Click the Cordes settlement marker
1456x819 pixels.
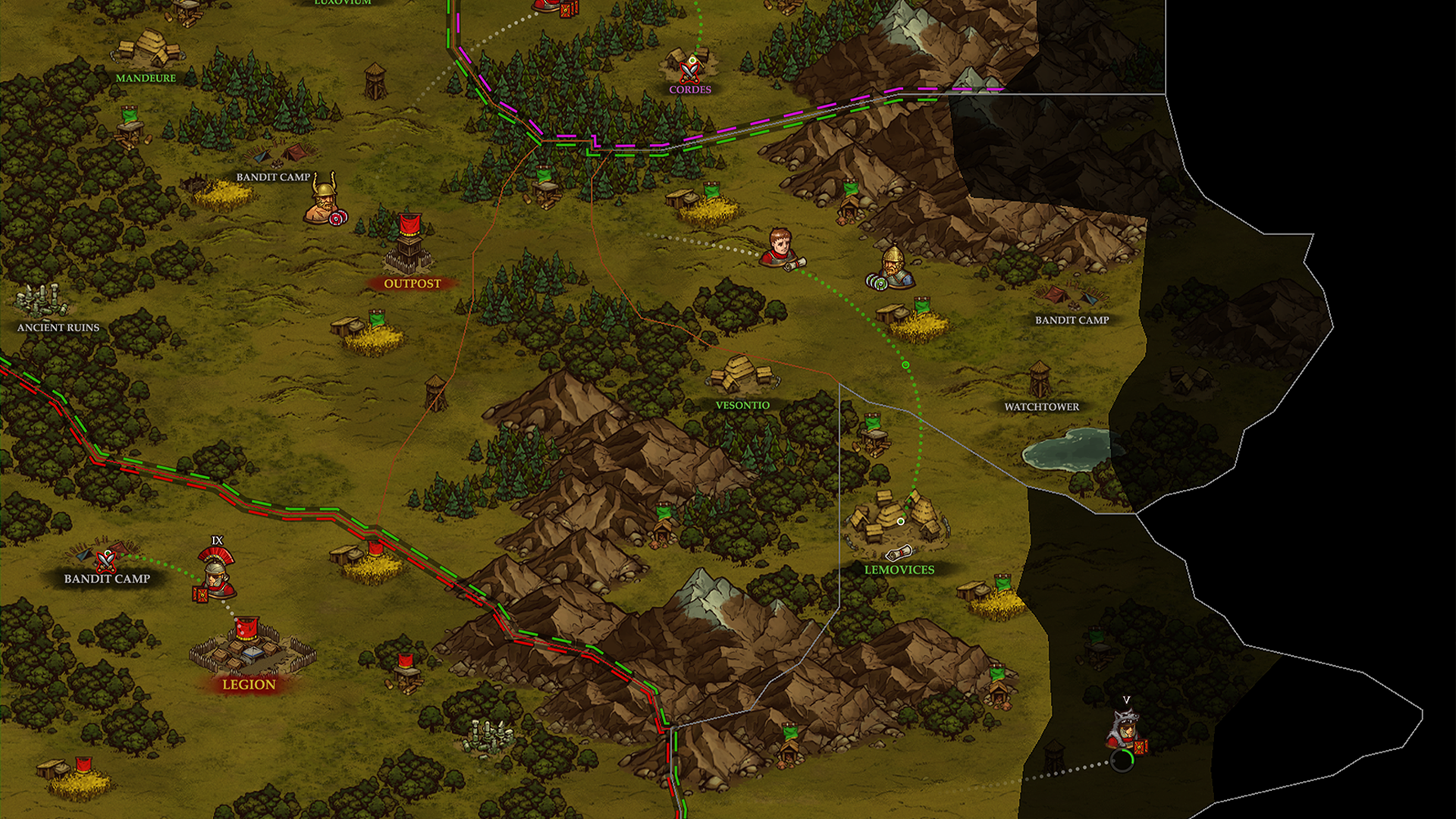coord(689,67)
